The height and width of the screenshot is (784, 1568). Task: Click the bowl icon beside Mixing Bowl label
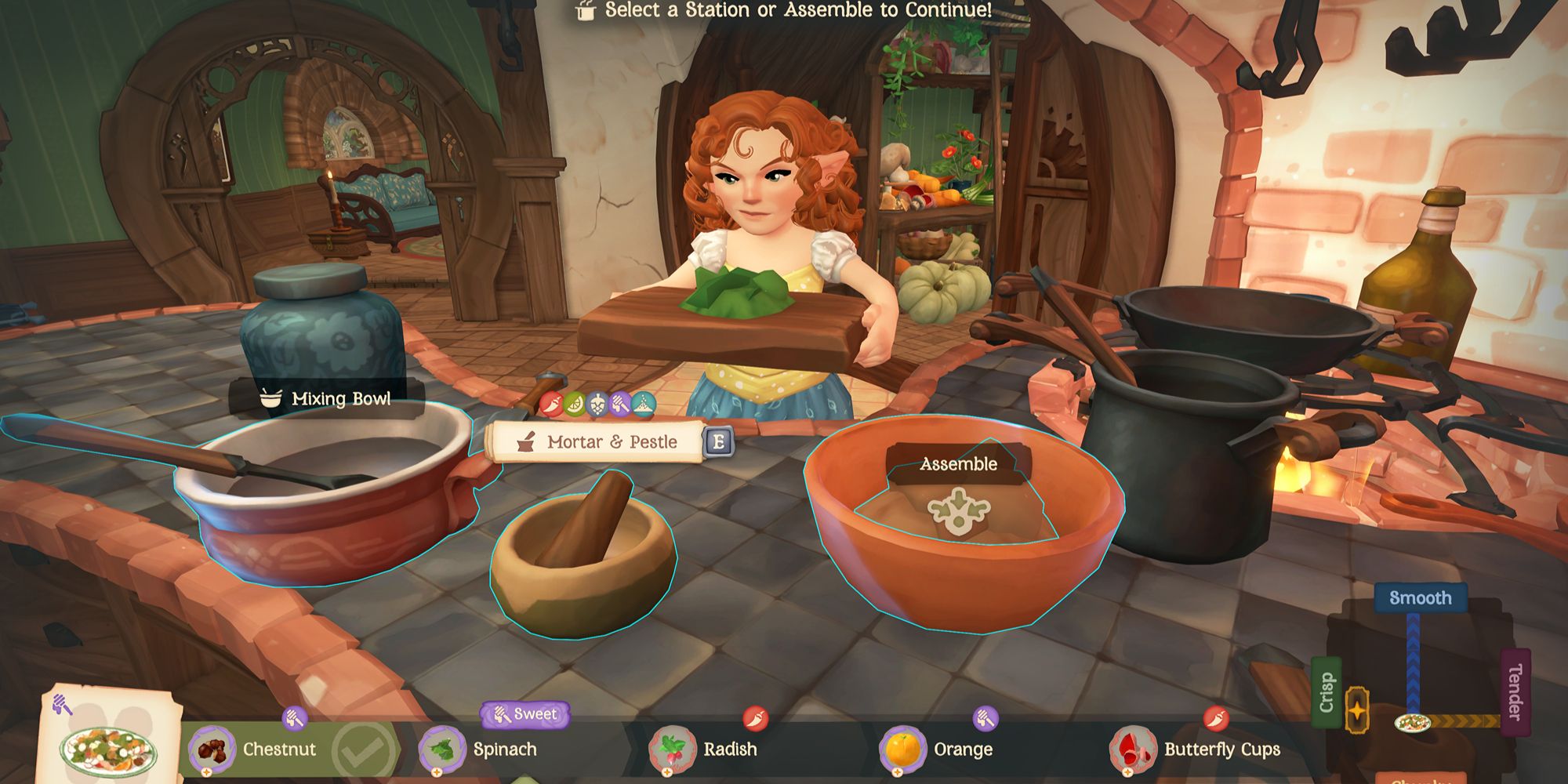click(269, 400)
